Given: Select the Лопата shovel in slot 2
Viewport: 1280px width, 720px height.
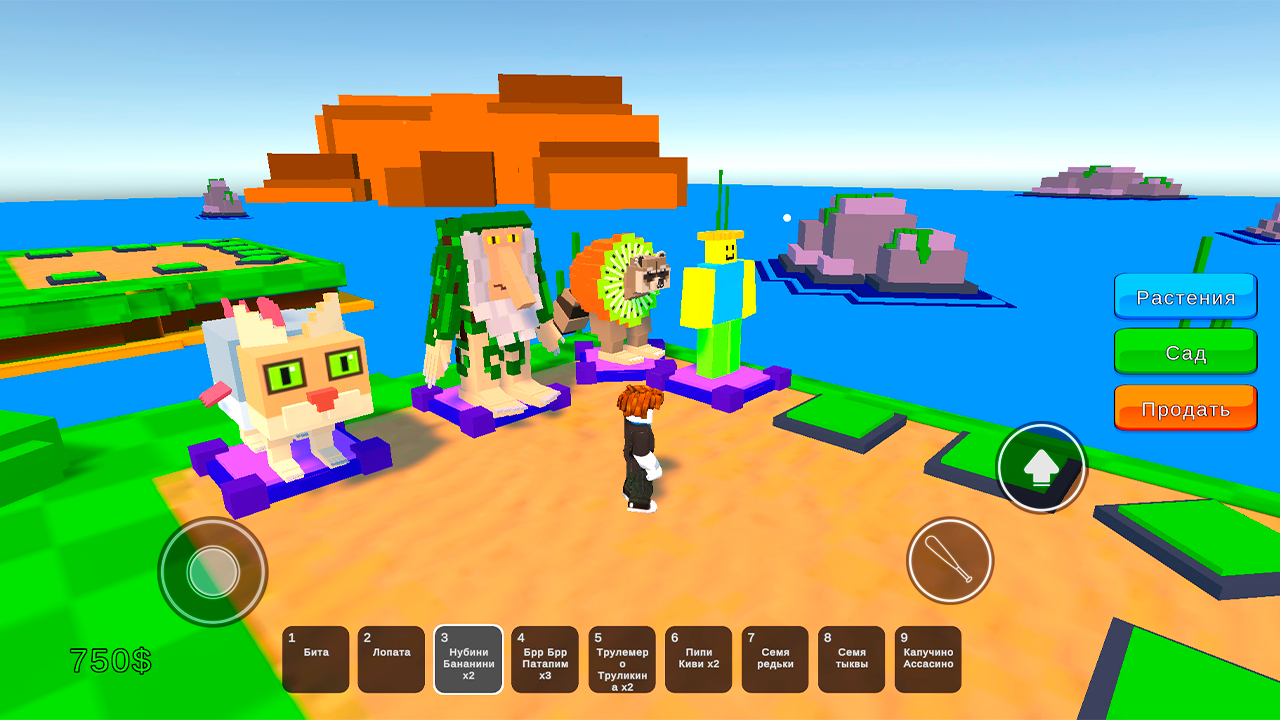Looking at the screenshot, I should (x=392, y=659).
